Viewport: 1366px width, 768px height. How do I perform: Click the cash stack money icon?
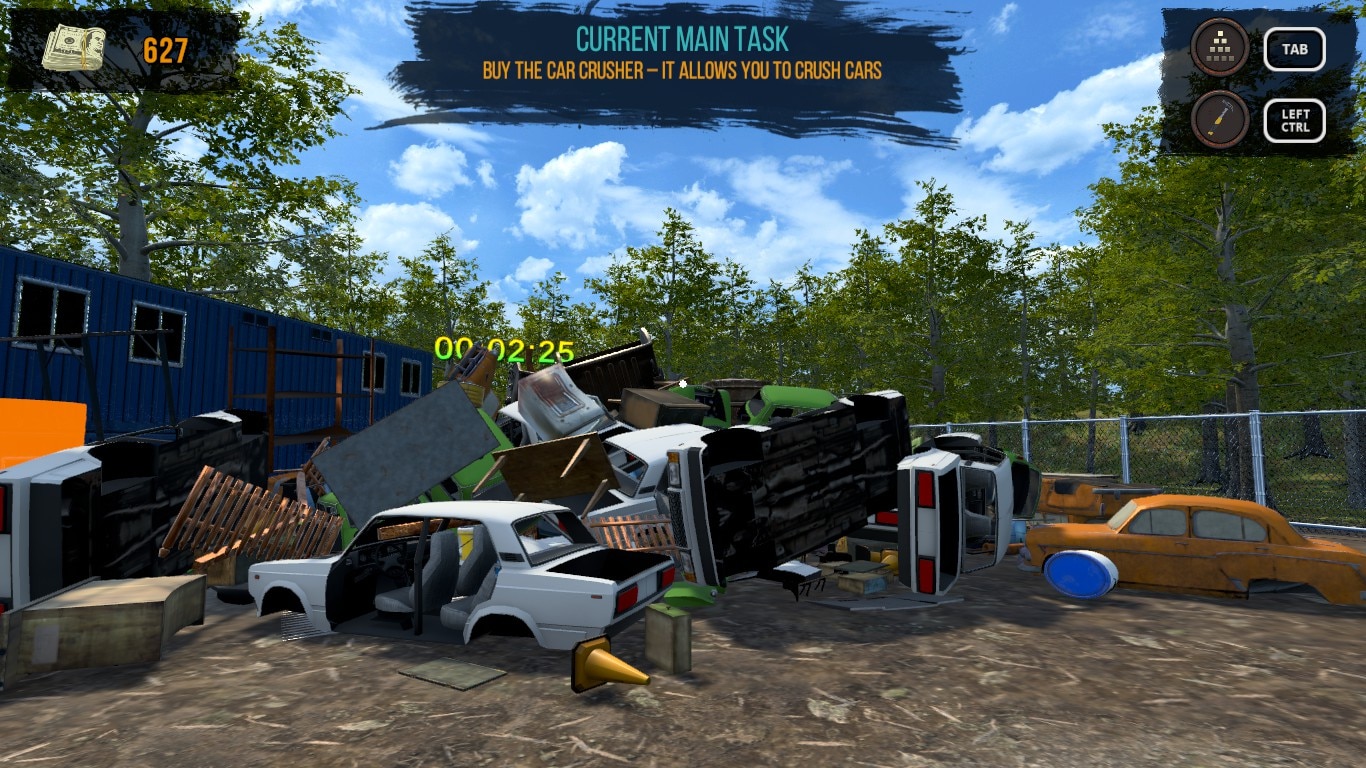(74, 48)
